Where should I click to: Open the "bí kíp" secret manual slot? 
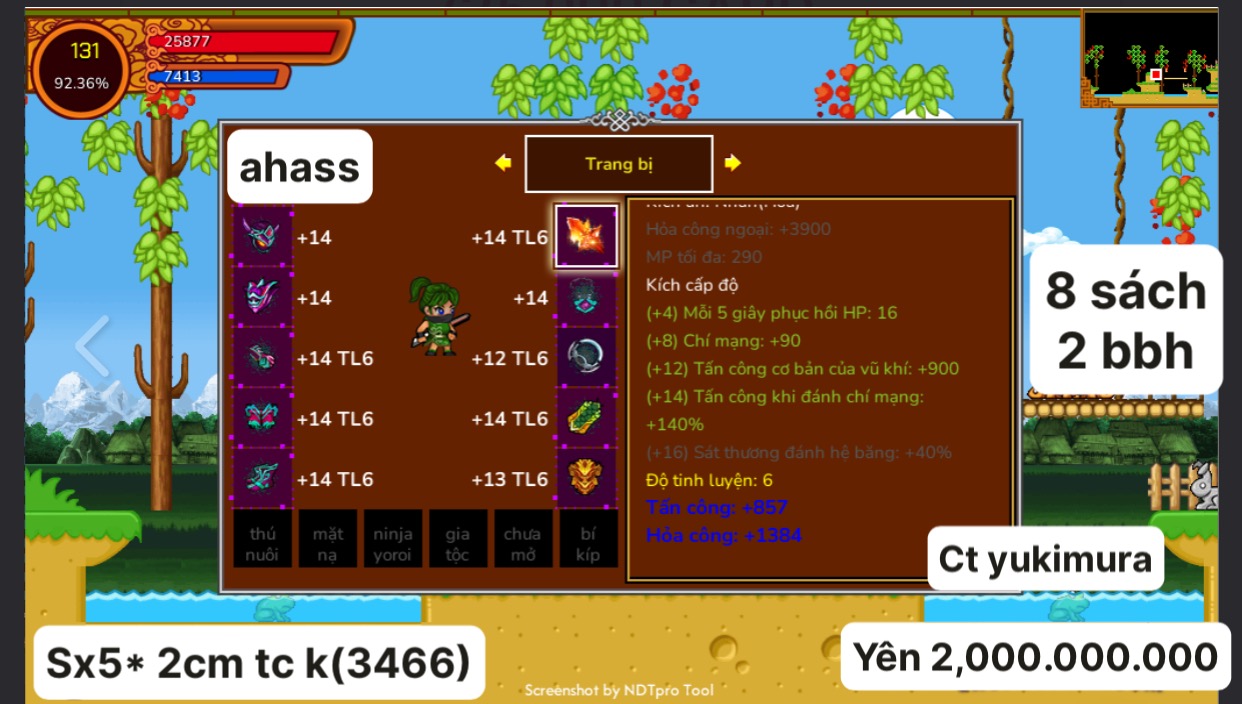point(587,540)
